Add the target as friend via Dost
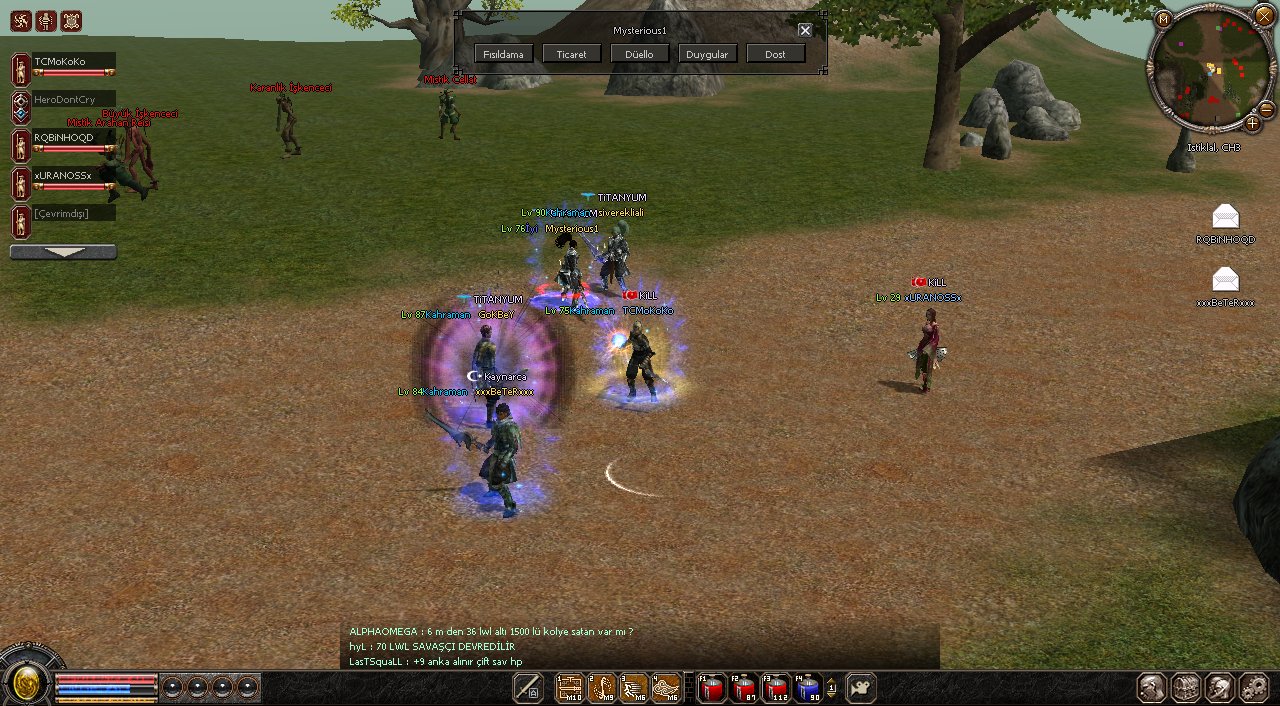1280x706 pixels. (775, 54)
